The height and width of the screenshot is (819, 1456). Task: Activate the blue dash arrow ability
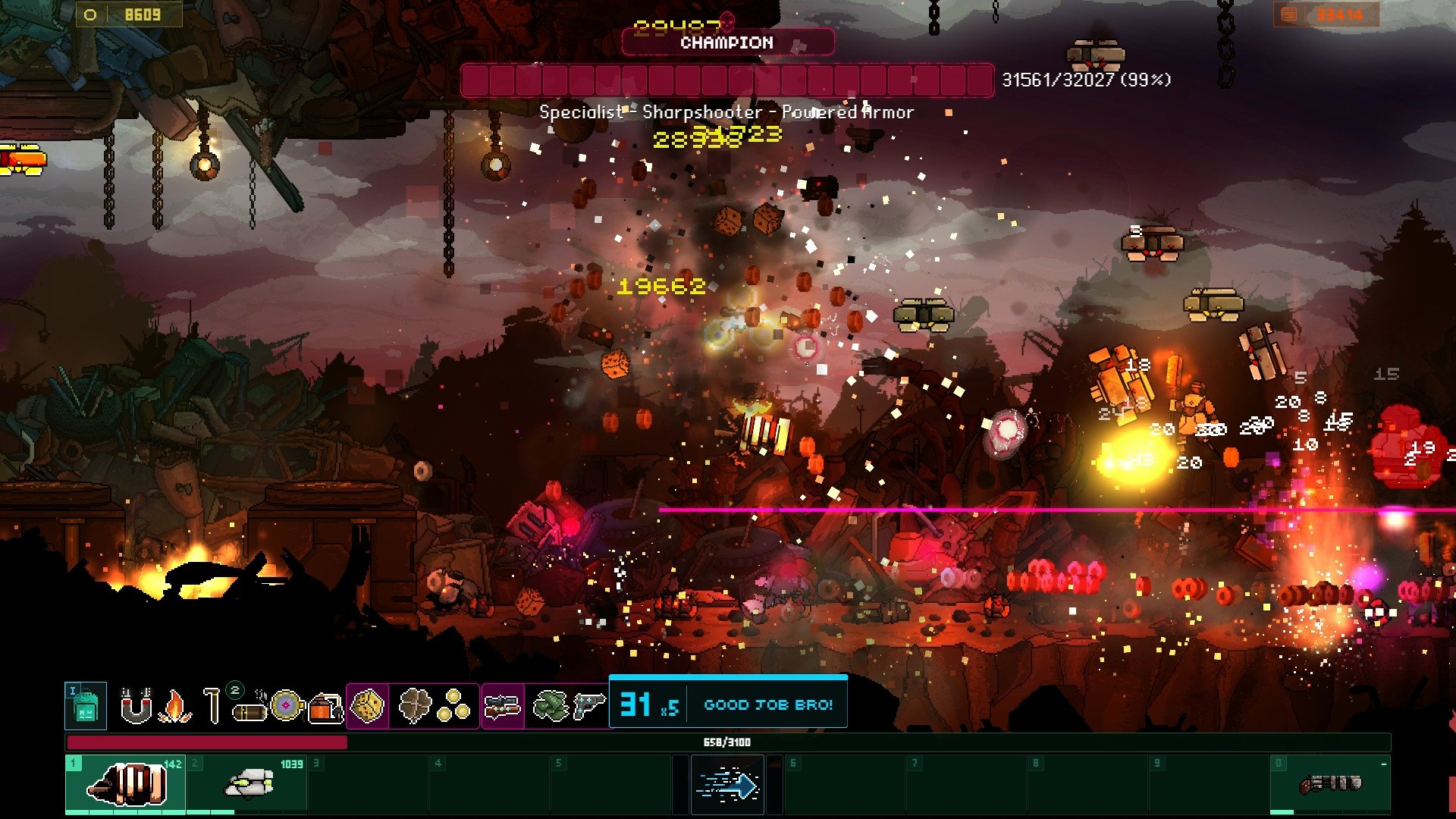point(727,786)
